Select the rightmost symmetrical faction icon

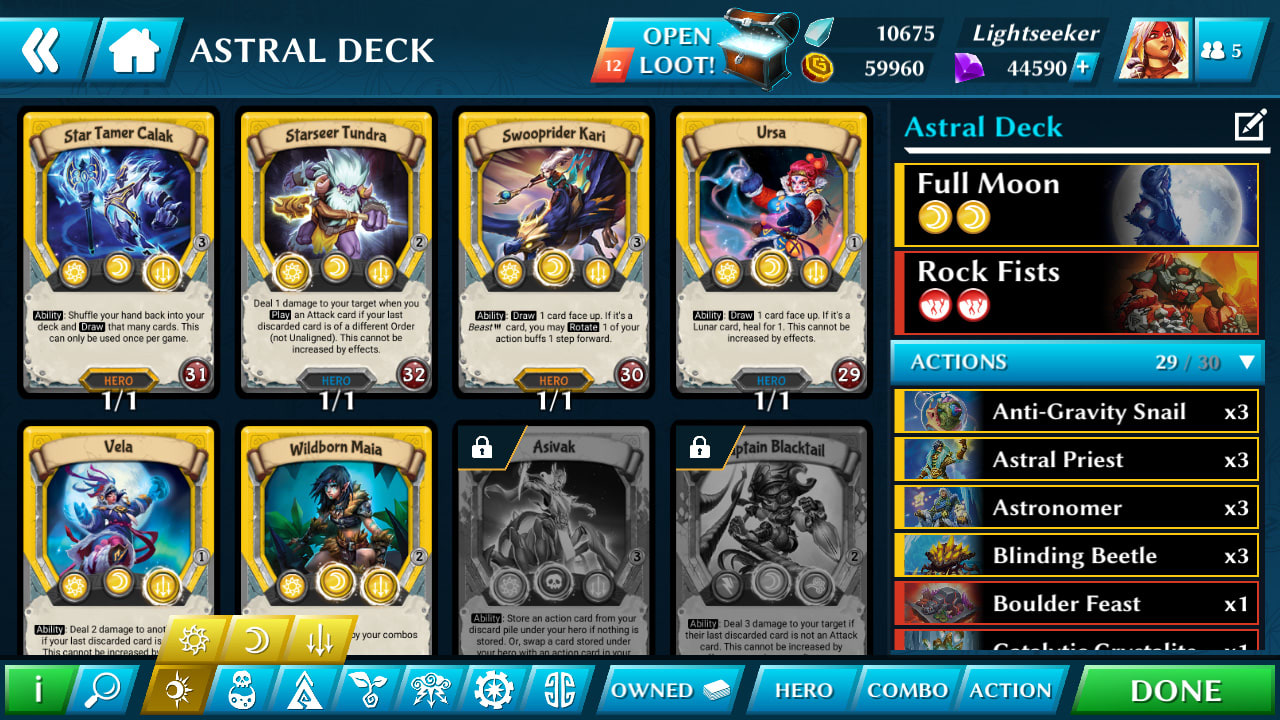pos(557,689)
